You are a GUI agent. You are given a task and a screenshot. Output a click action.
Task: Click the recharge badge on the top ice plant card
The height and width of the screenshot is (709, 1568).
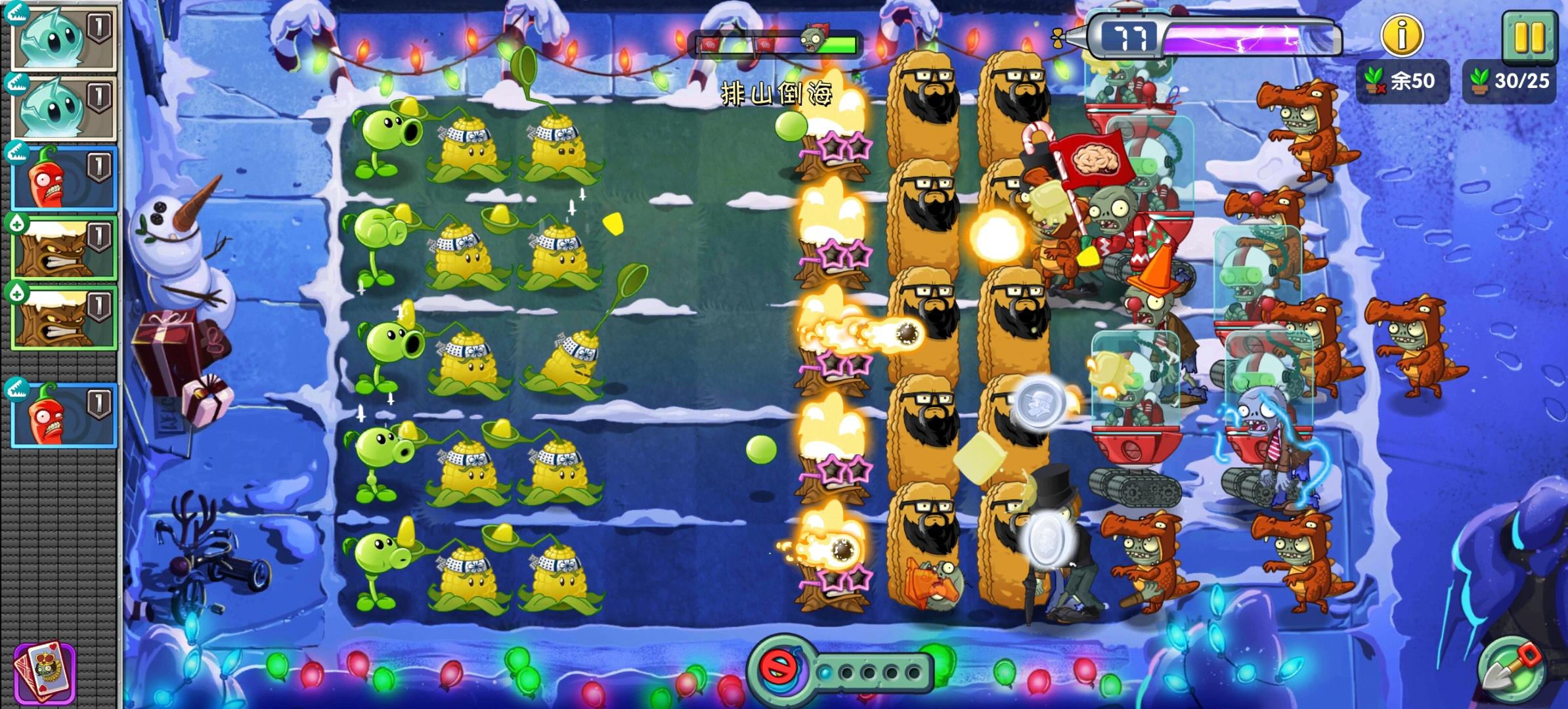coord(16,13)
